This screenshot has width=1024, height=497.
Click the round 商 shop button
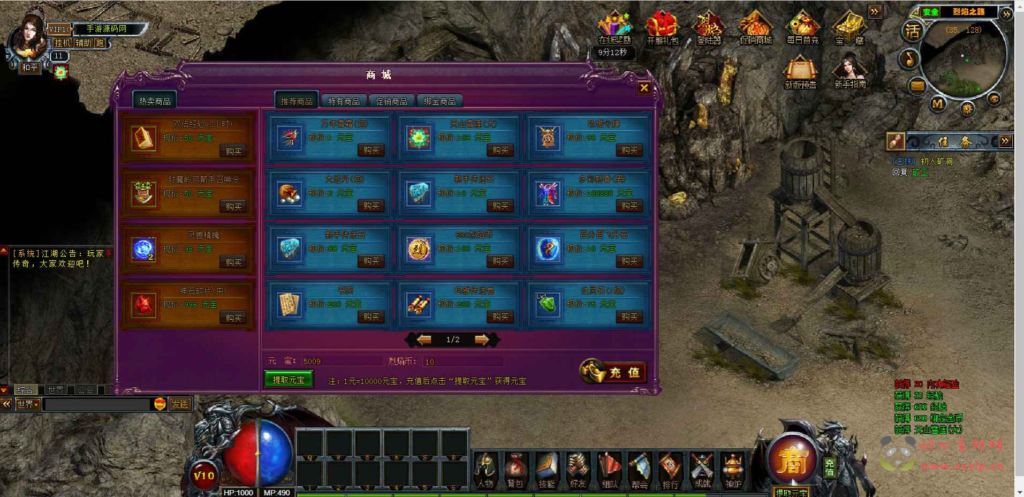coord(791,459)
